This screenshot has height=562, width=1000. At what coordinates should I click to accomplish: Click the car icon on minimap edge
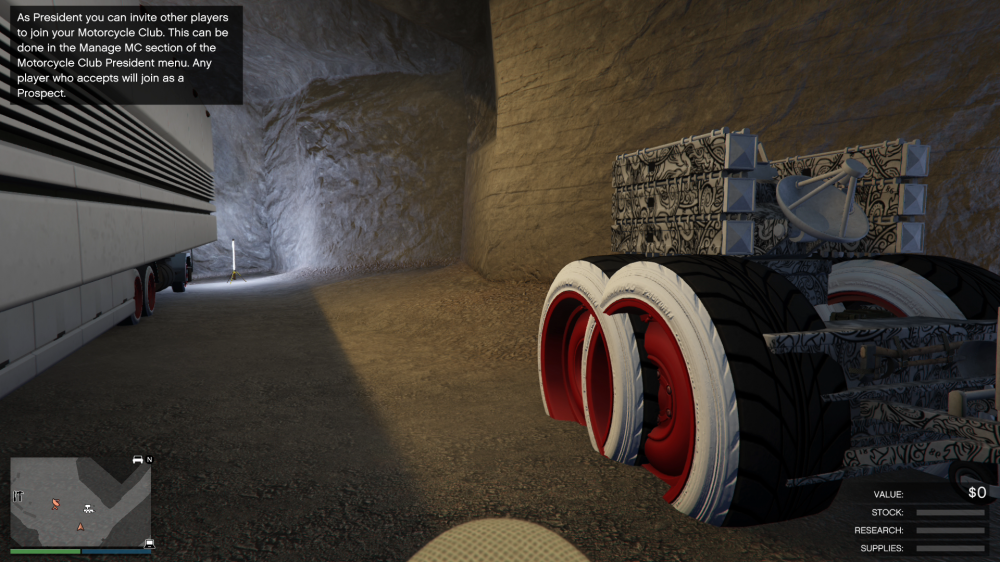(137, 460)
